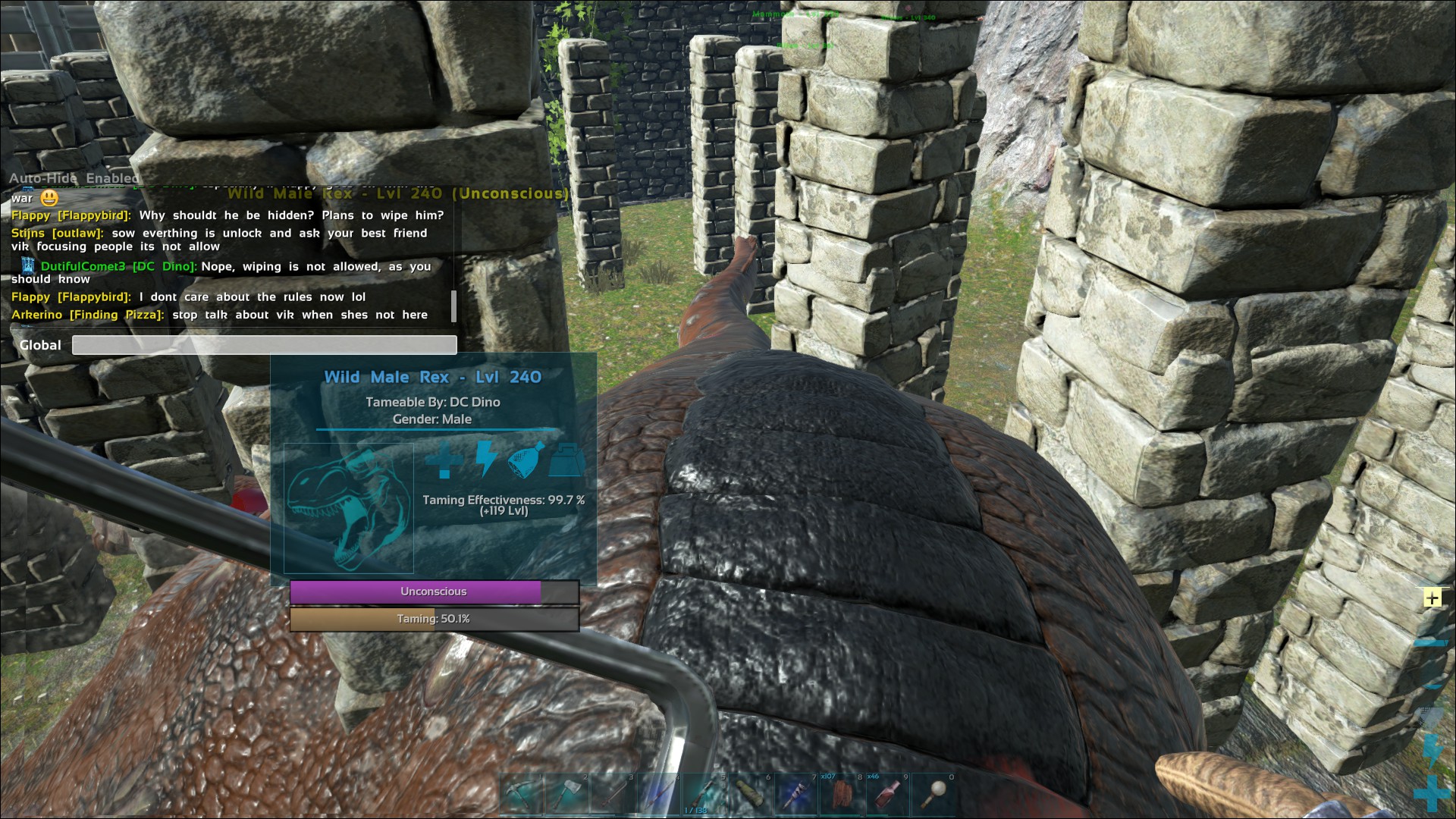Viewport: 1456px width, 819px height.
Task: Equip the weapon in hotbar slot 3
Action: click(x=612, y=795)
